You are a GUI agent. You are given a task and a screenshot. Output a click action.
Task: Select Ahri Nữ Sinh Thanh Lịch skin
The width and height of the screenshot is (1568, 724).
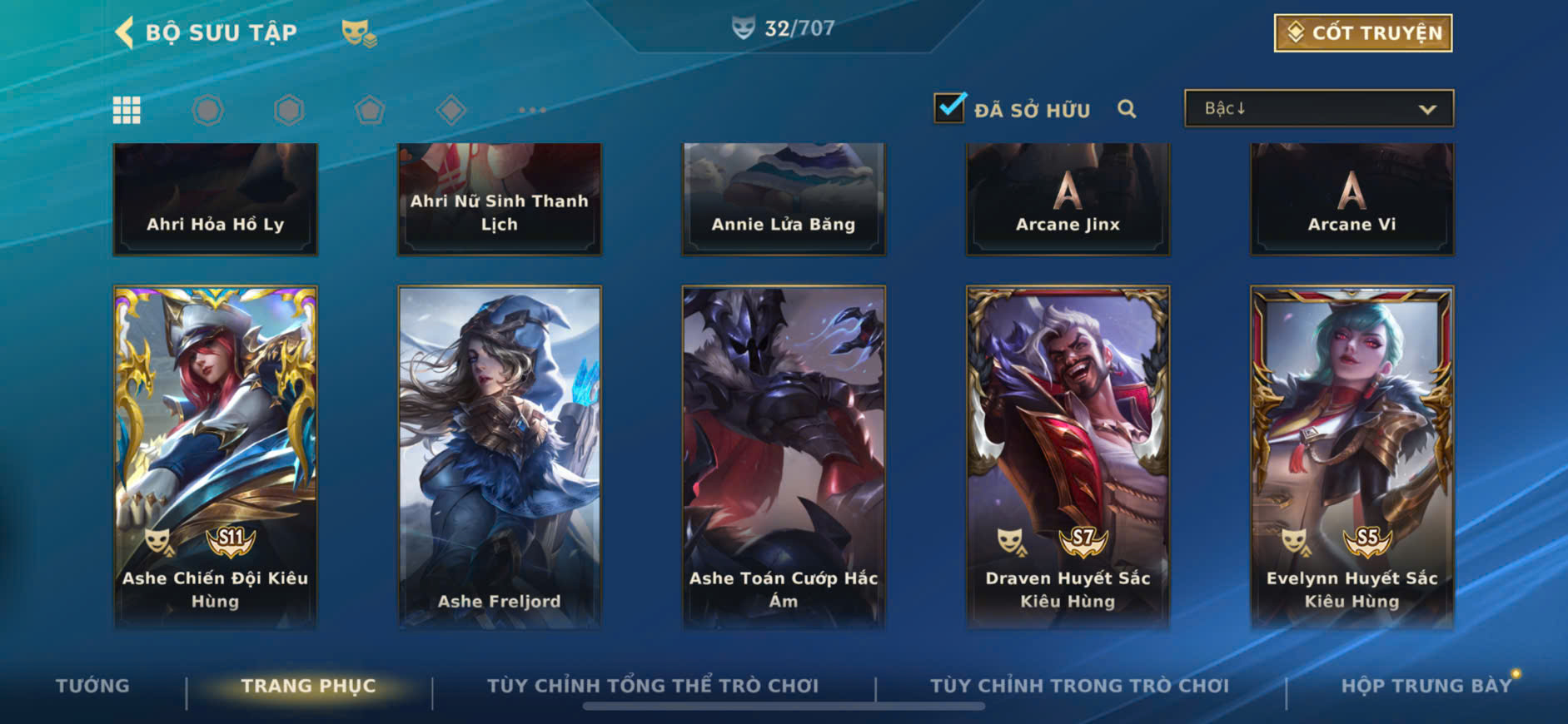pyautogui.click(x=499, y=198)
